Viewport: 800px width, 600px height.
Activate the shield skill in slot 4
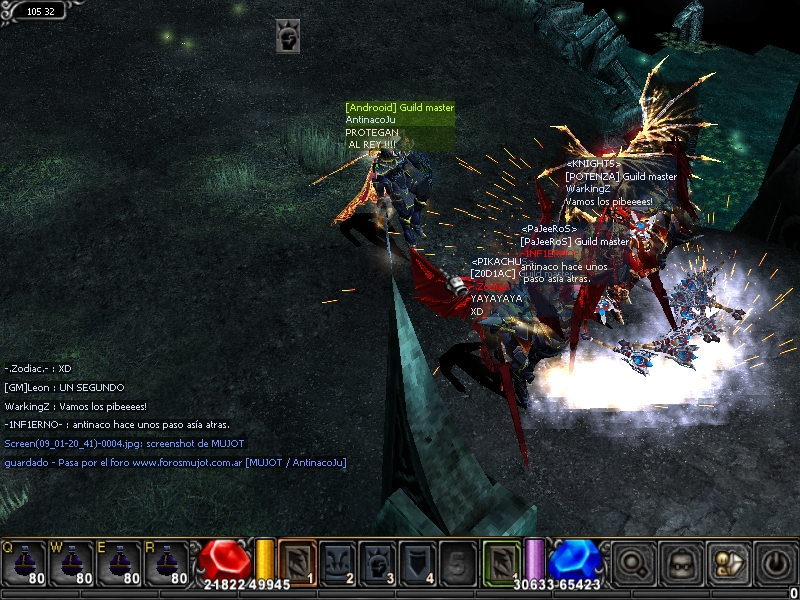[418, 563]
